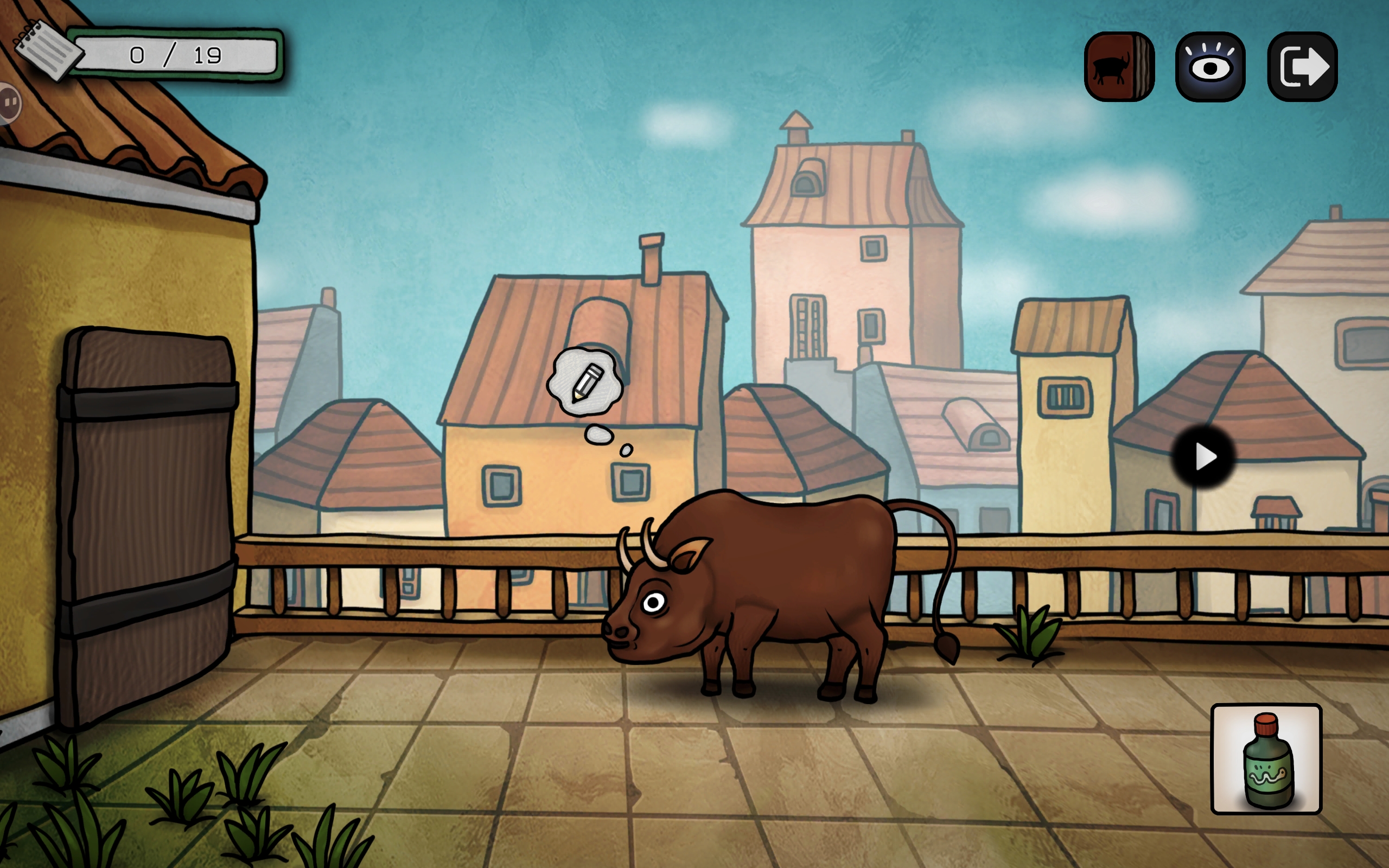Toggle the eye hint button
Image resolution: width=1389 pixels, height=868 pixels.
click(x=1210, y=67)
